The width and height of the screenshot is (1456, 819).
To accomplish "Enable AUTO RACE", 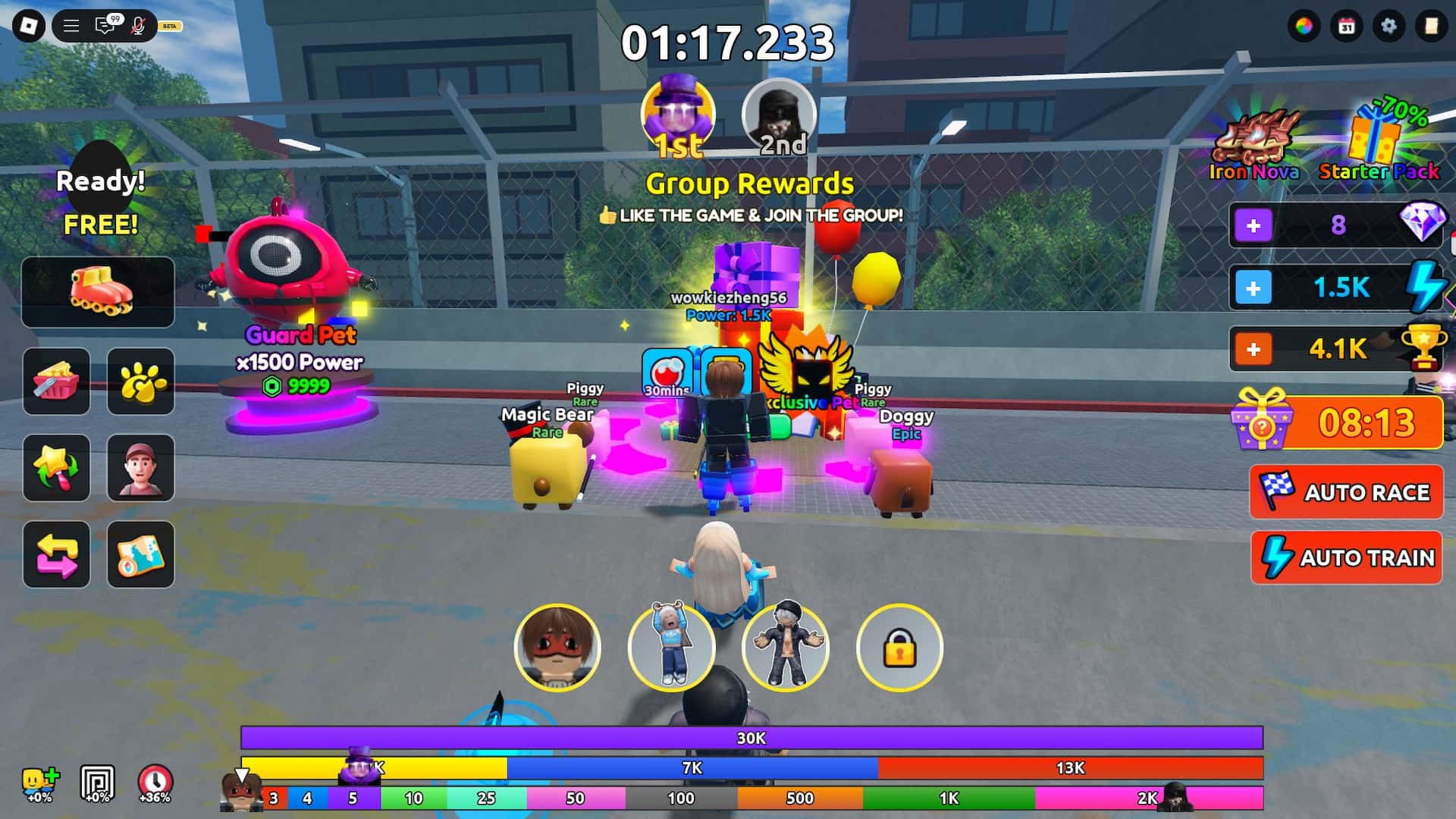I will (x=1346, y=492).
